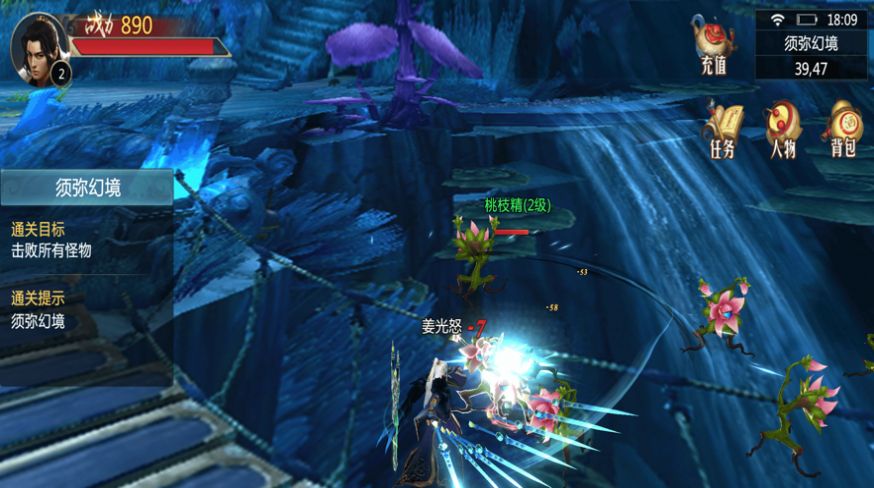The height and width of the screenshot is (488, 874).
Task: Open the 须弥幻境 dungeon objective panel
Action: pos(86,186)
